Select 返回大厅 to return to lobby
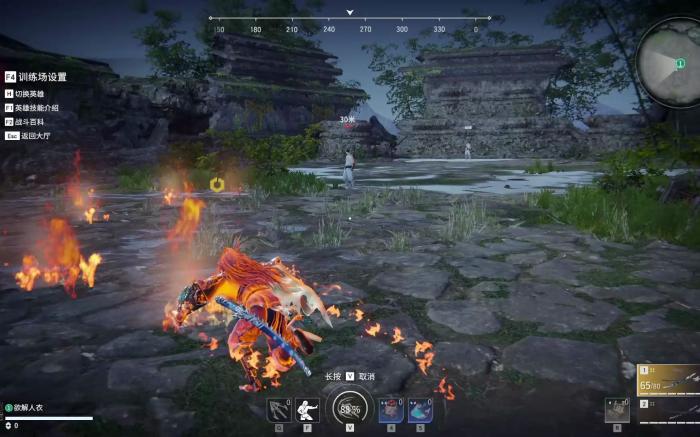Image resolution: width=700 pixels, height=437 pixels. click(x=34, y=135)
